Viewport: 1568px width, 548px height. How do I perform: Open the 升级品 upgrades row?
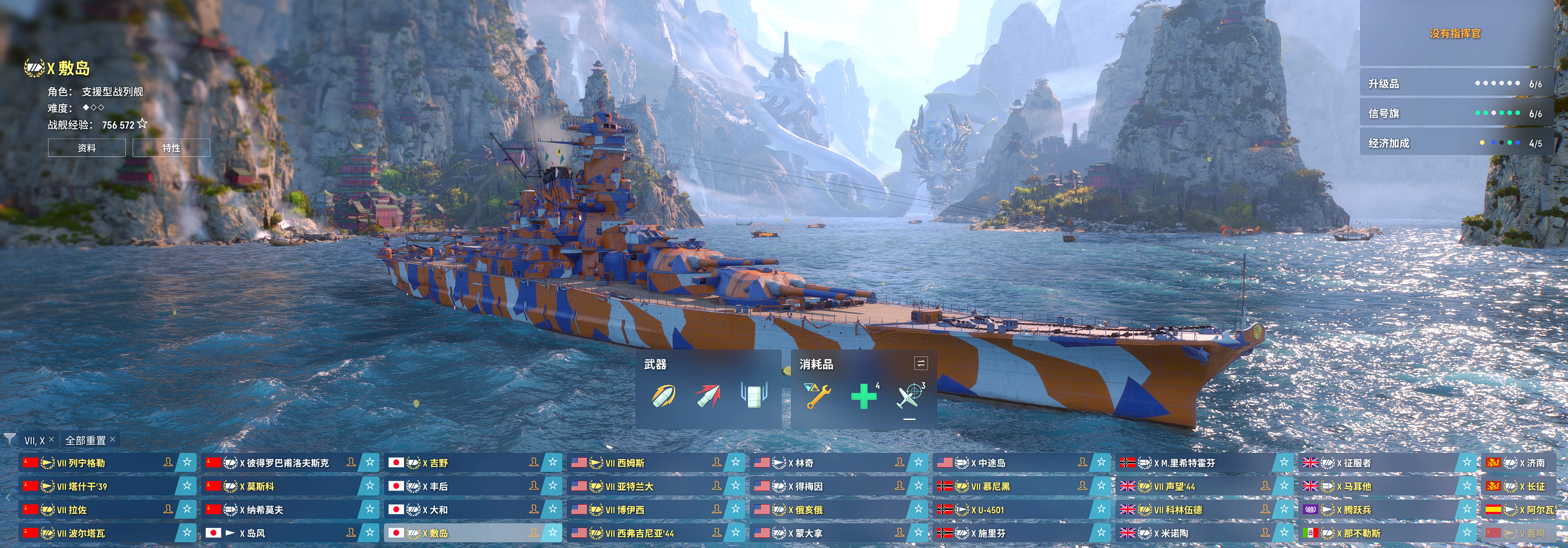tap(1455, 84)
